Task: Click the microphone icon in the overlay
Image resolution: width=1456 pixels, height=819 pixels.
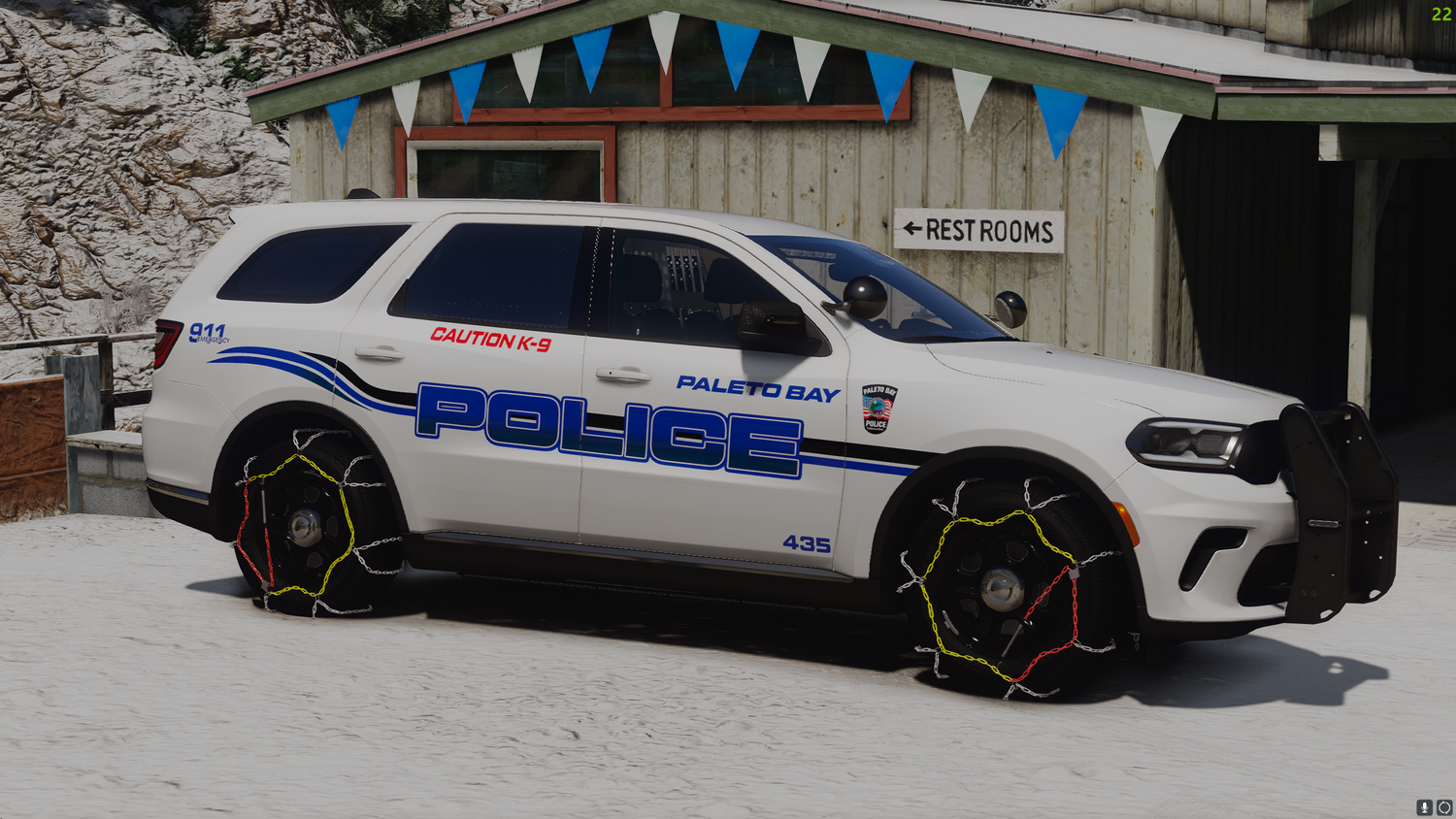Action: tap(1424, 807)
